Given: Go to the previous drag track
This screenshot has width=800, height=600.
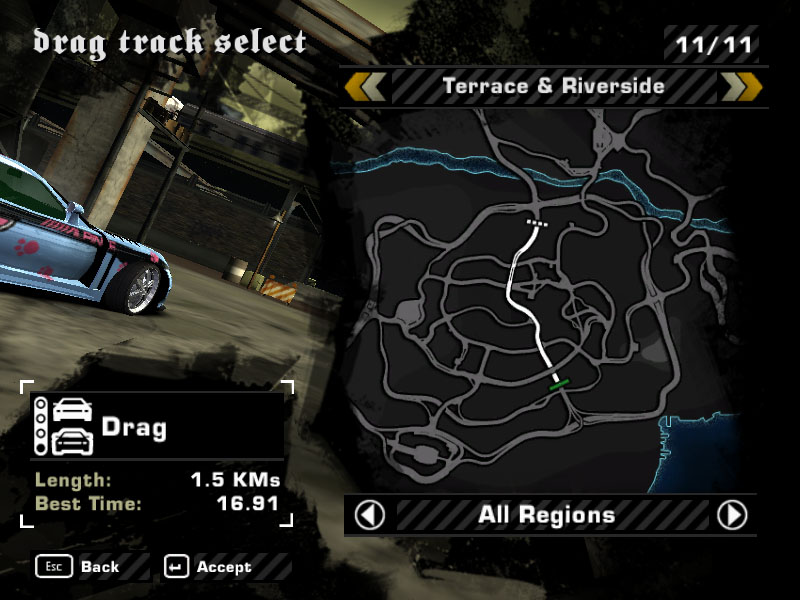Looking at the screenshot, I should click(366, 87).
